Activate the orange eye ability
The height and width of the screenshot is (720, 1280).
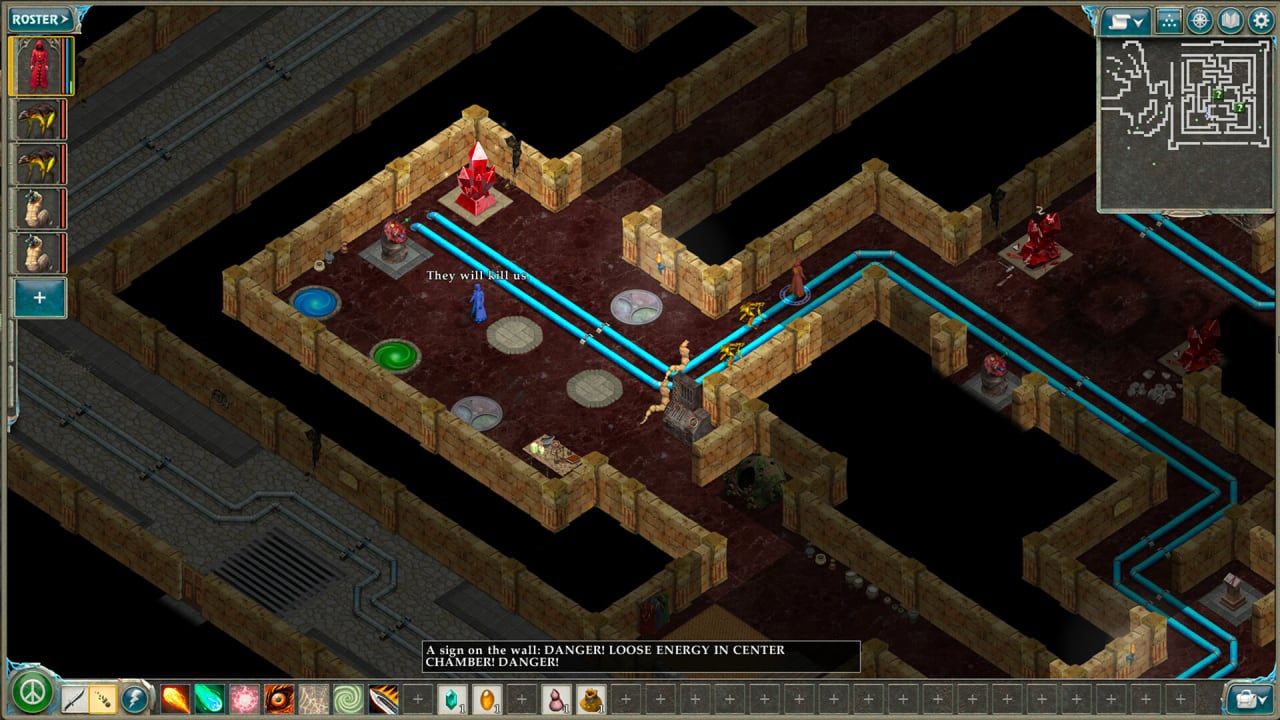[x=279, y=698]
